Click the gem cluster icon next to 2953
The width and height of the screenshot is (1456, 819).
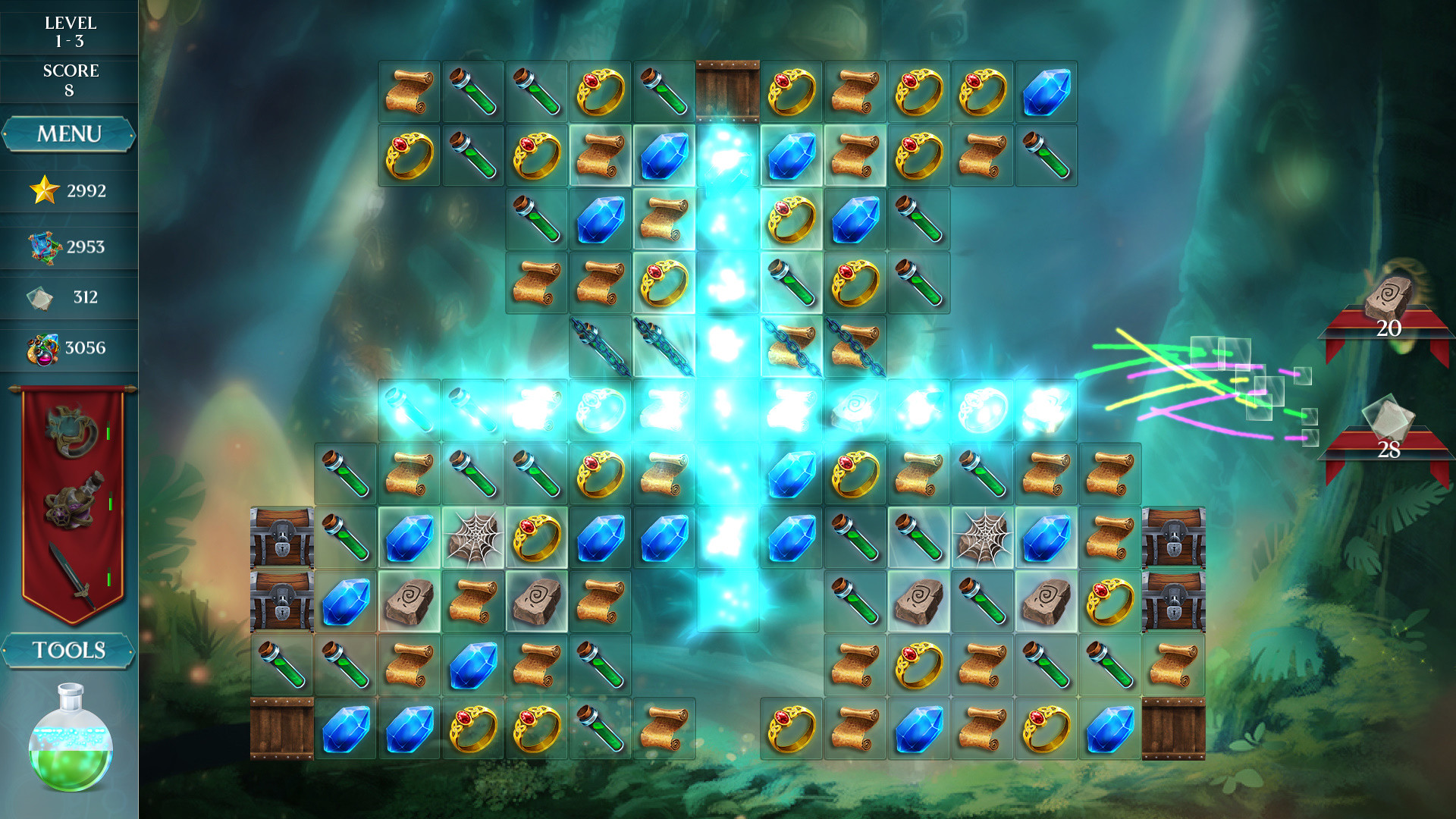[x=43, y=244]
